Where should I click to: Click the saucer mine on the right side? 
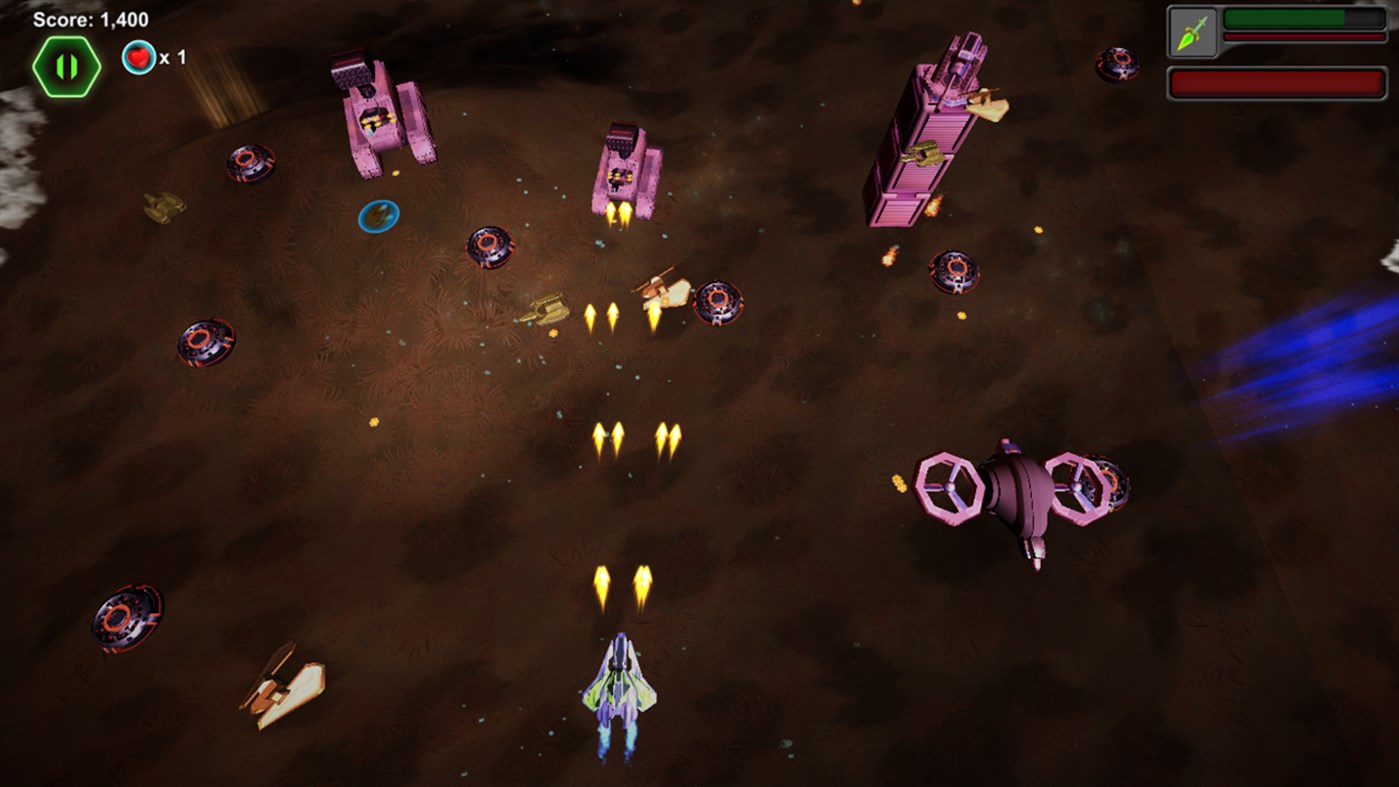(x=952, y=271)
